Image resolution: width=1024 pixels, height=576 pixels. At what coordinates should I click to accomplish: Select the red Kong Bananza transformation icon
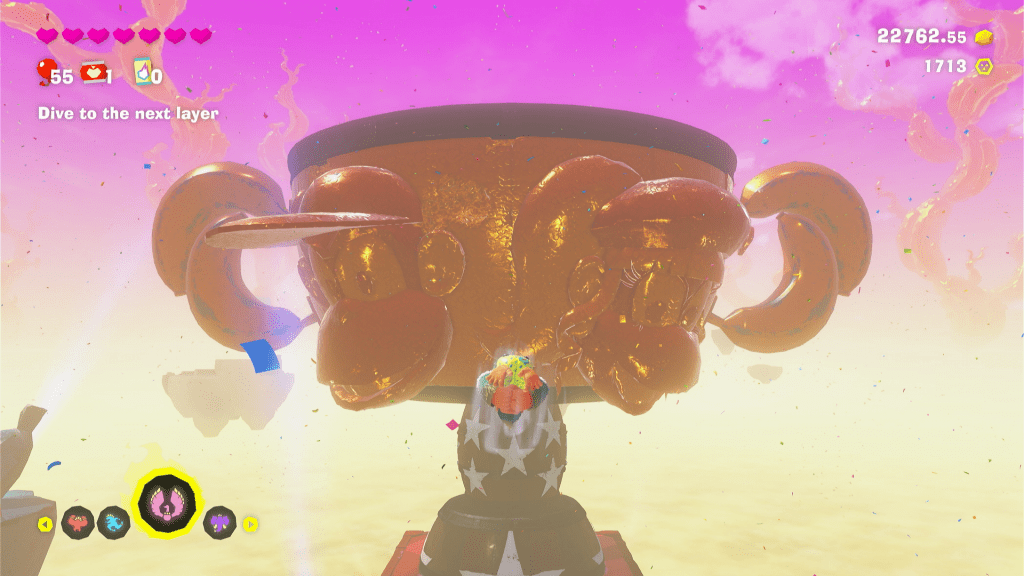coord(78,522)
